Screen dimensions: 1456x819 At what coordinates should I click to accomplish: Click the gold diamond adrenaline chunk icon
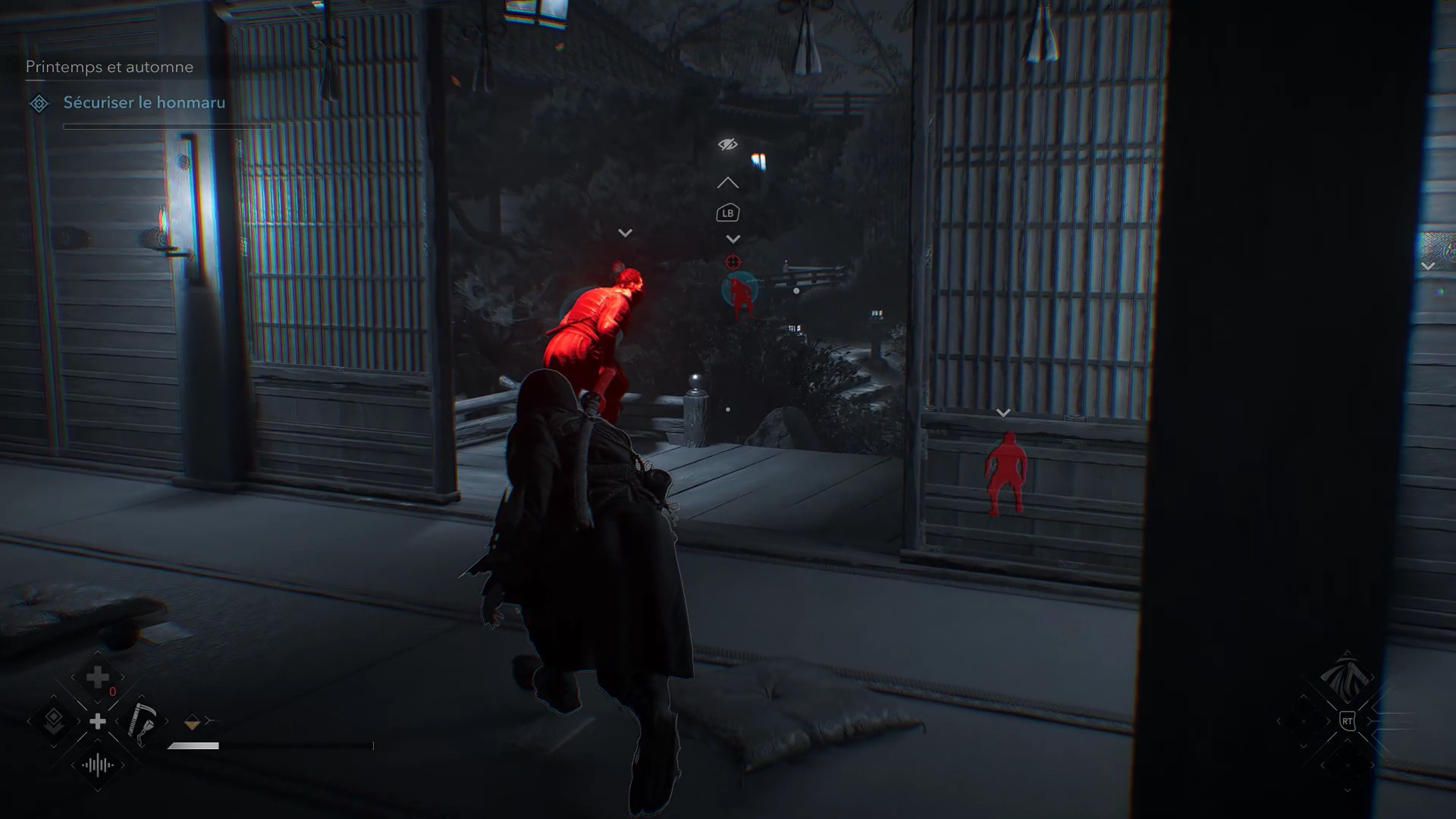coord(192,723)
